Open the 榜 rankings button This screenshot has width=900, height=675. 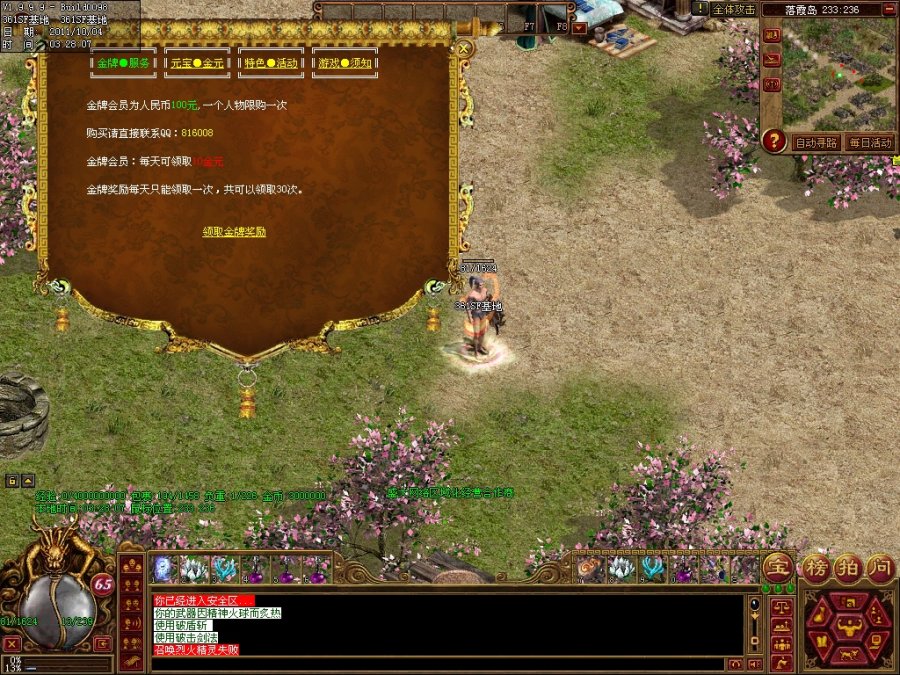tap(816, 567)
